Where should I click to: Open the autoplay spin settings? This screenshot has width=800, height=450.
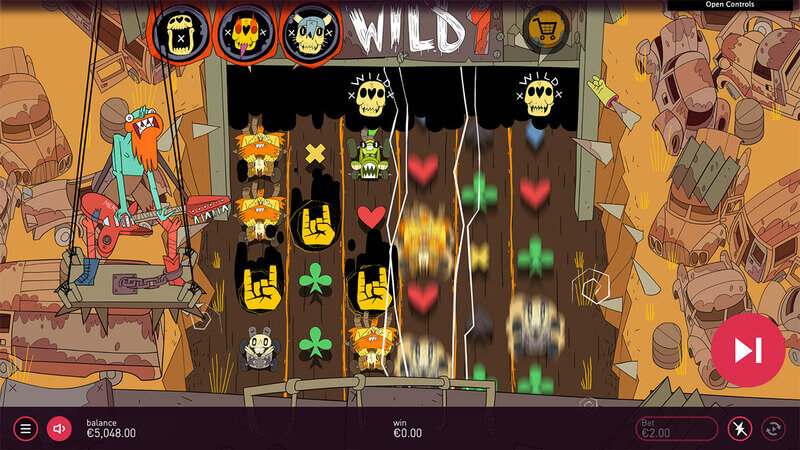pos(773,429)
